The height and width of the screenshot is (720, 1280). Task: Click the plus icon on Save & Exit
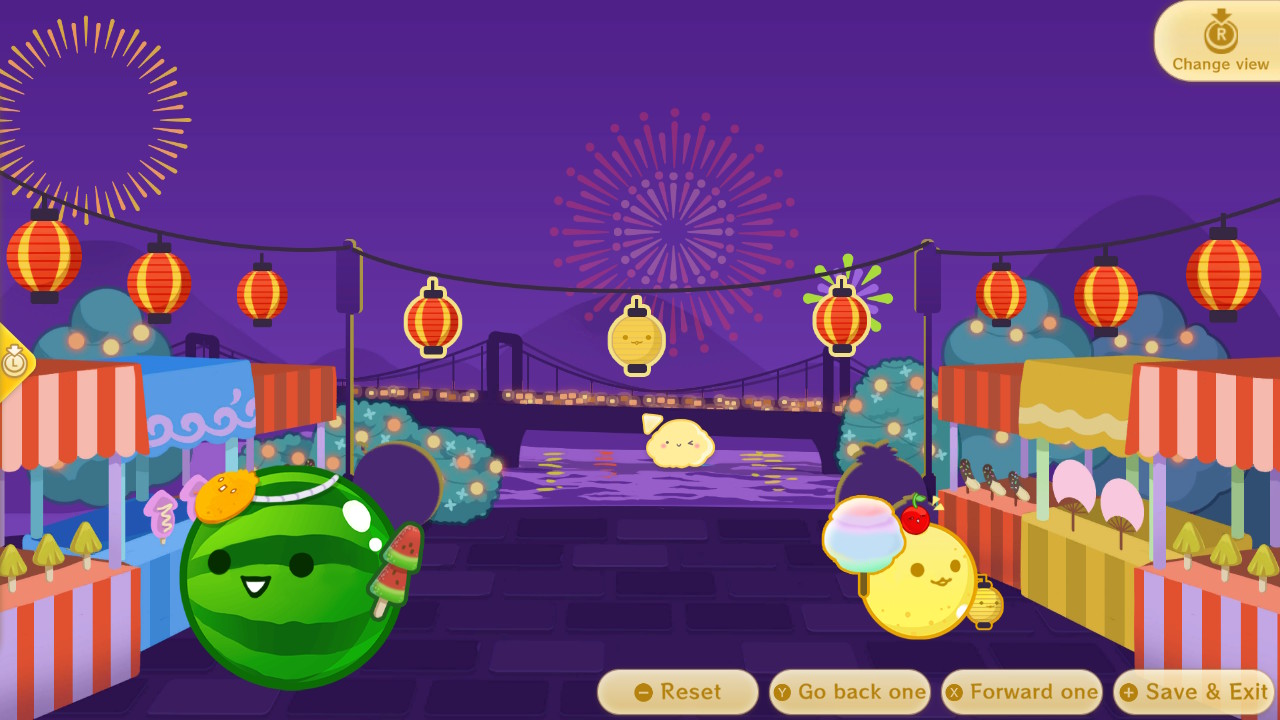point(1129,691)
